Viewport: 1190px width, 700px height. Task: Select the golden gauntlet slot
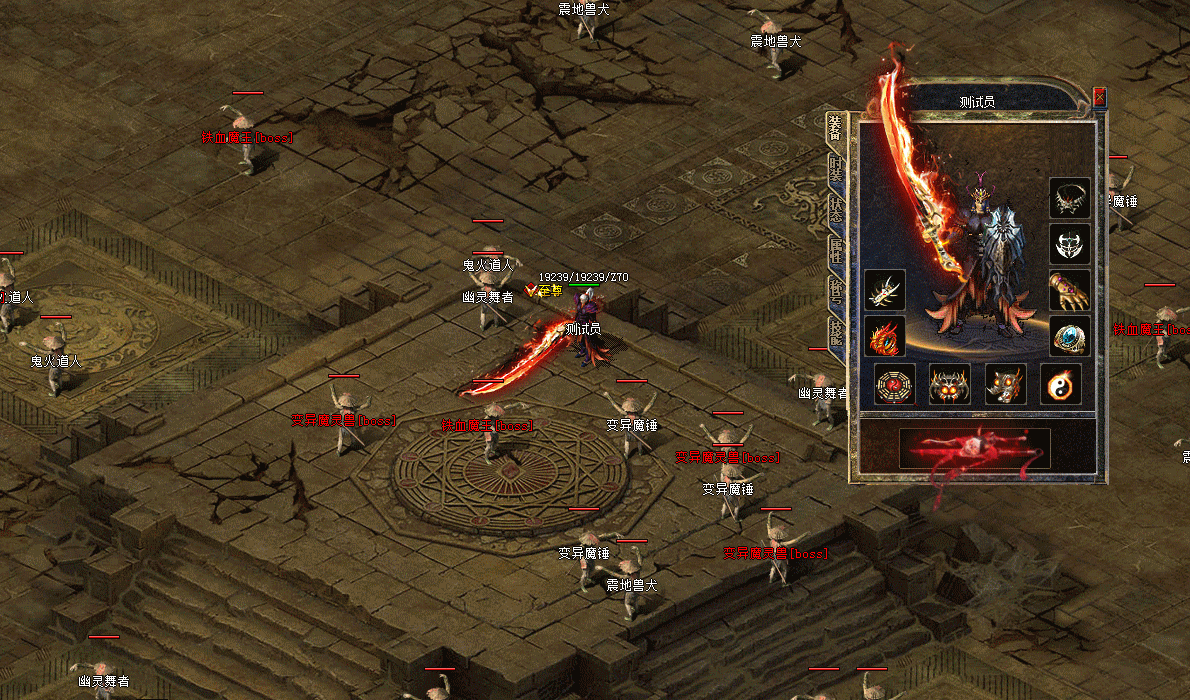[1069, 290]
